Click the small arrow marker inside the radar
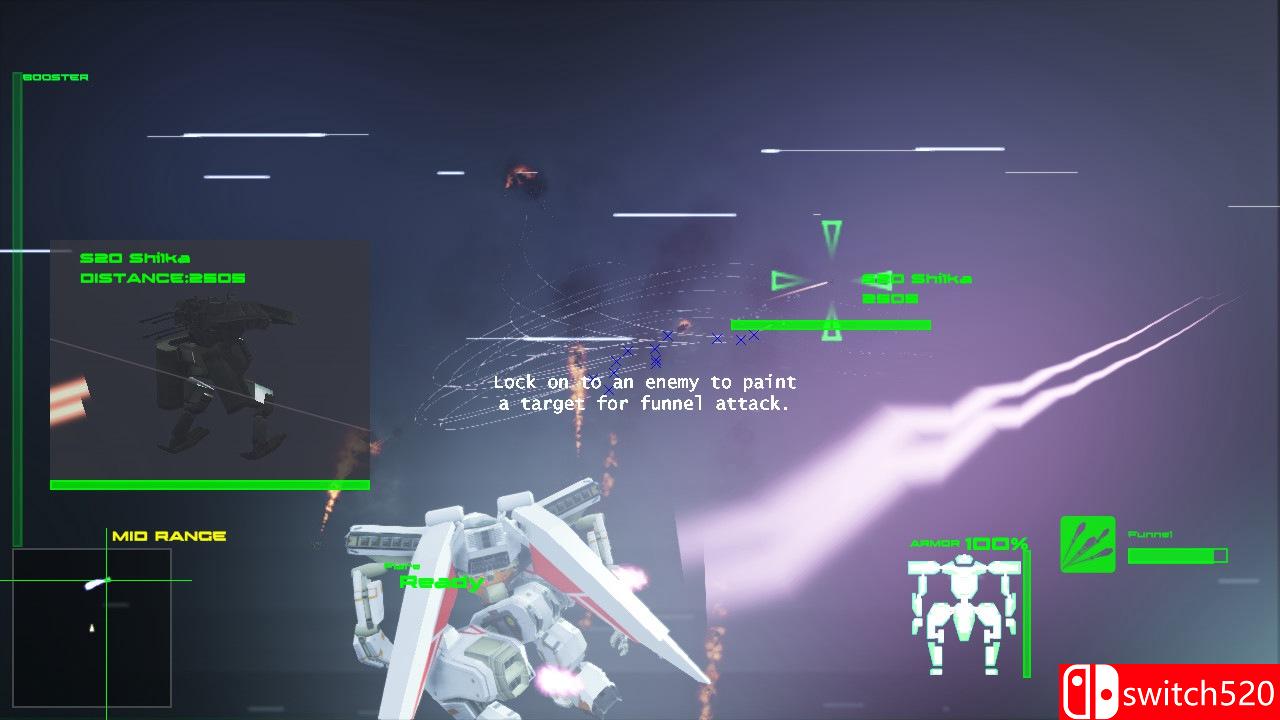Viewport: 1280px width, 720px height. pos(90,629)
